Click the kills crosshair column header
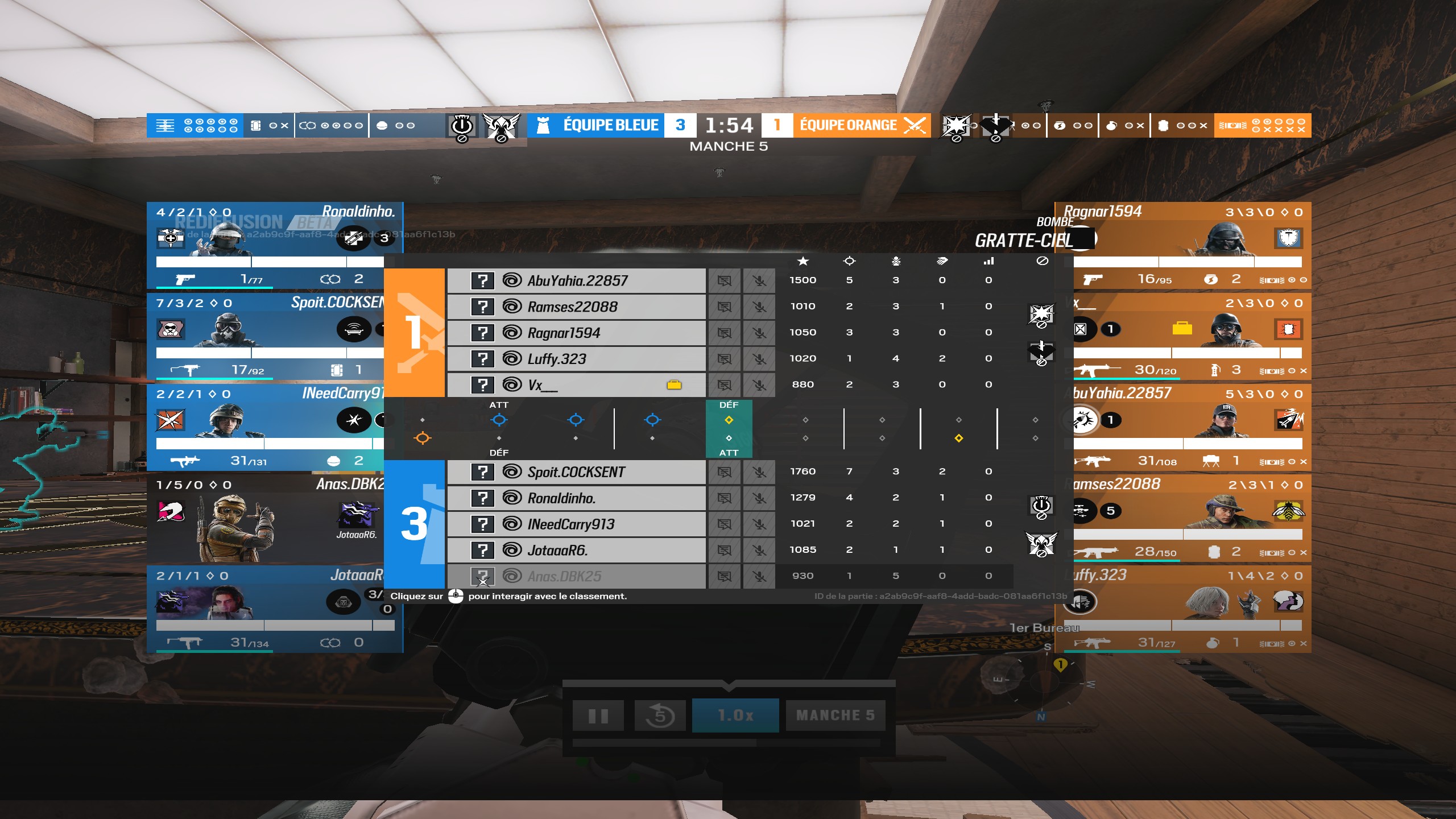This screenshot has width=1456, height=819. (850, 262)
